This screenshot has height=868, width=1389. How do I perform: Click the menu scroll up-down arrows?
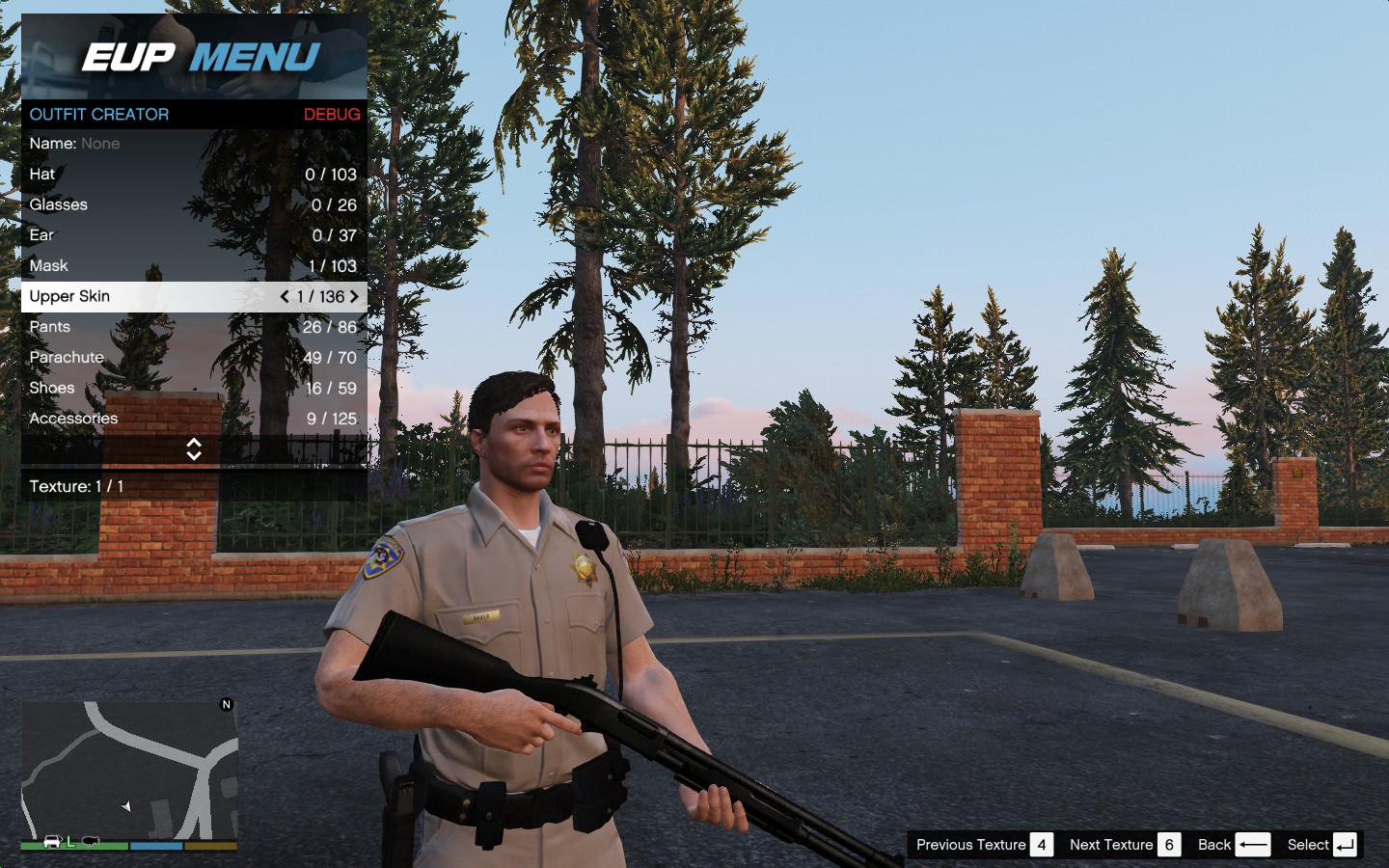[x=194, y=449]
